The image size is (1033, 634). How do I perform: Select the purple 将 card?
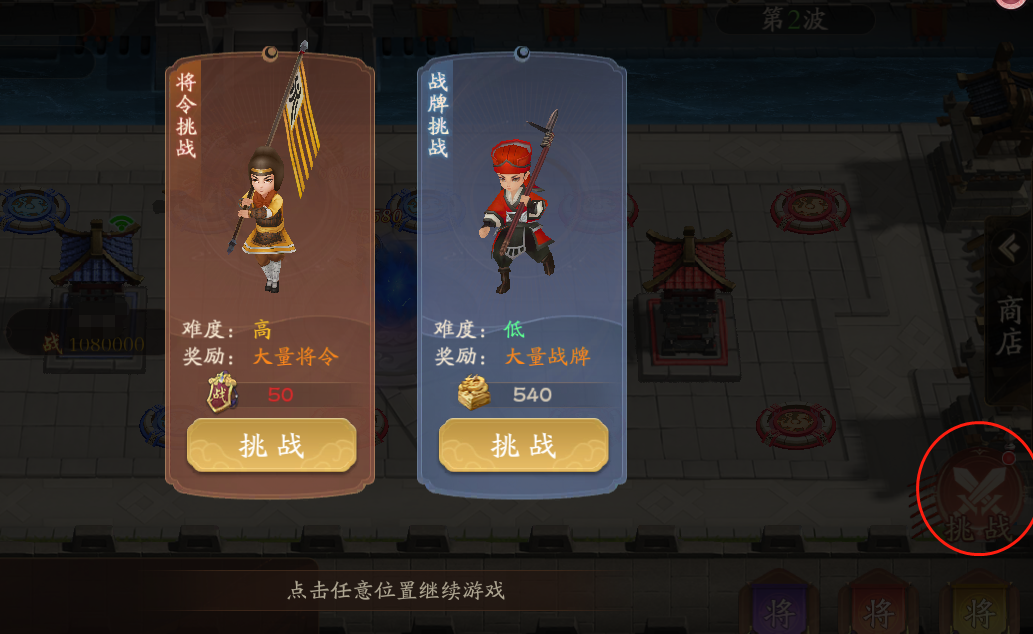click(779, 606)
